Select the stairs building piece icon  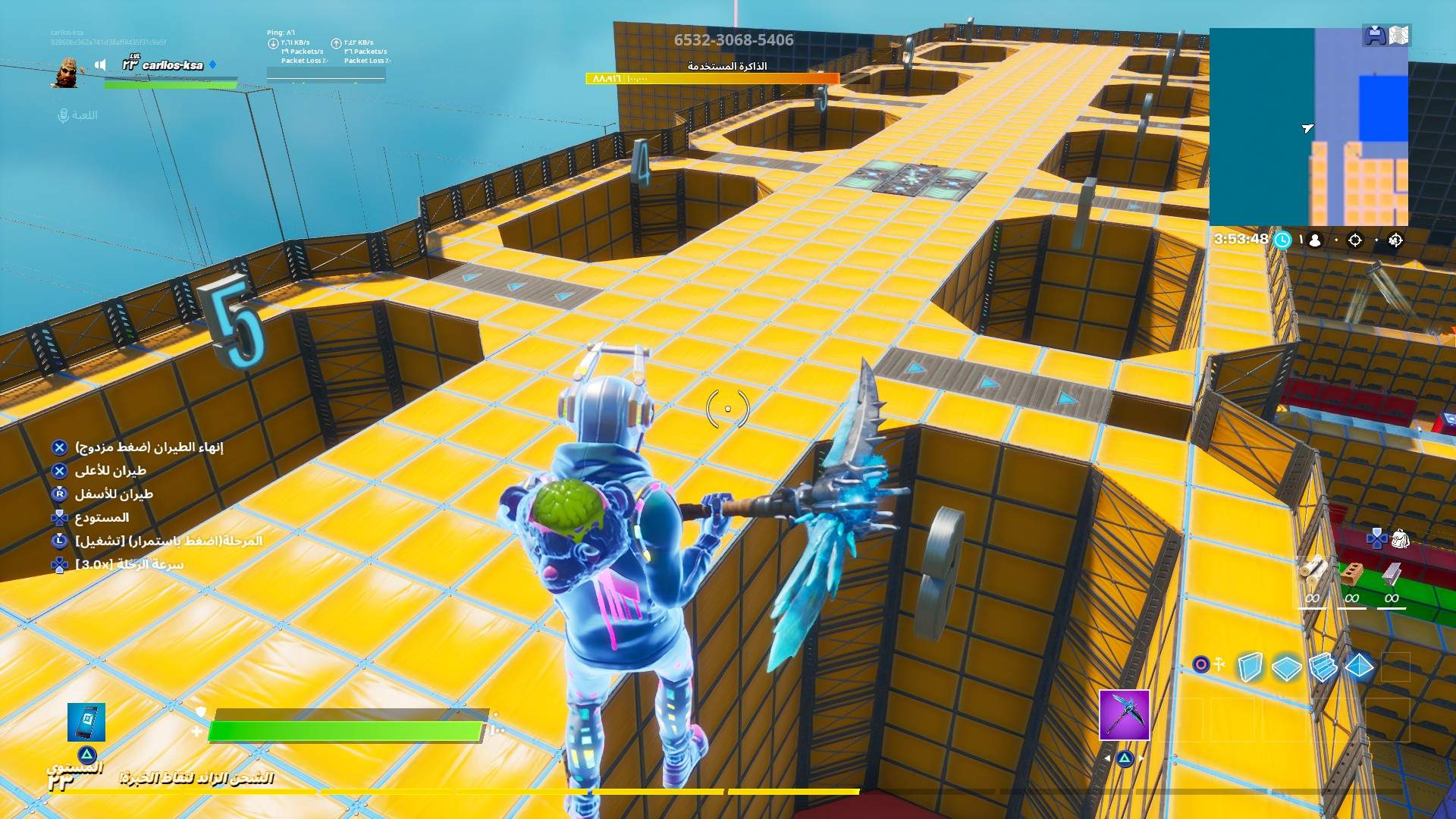(x=1324, y=666)
